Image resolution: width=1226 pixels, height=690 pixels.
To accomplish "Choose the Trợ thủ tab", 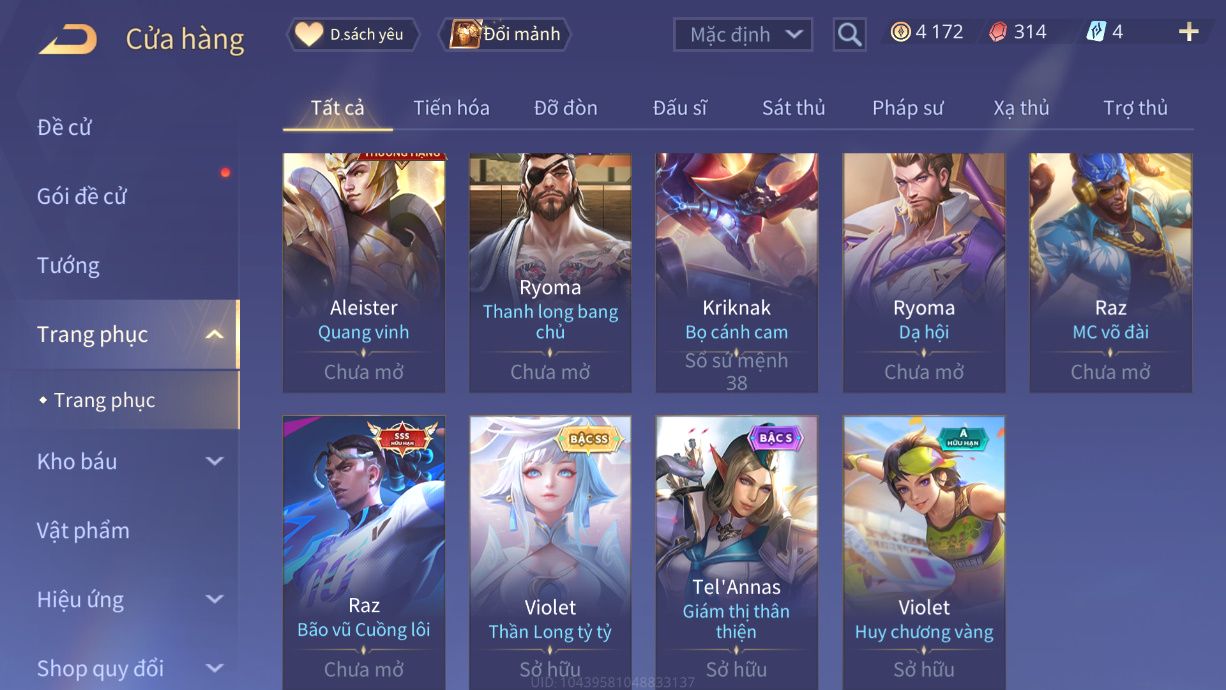I will coord(1135,108).
